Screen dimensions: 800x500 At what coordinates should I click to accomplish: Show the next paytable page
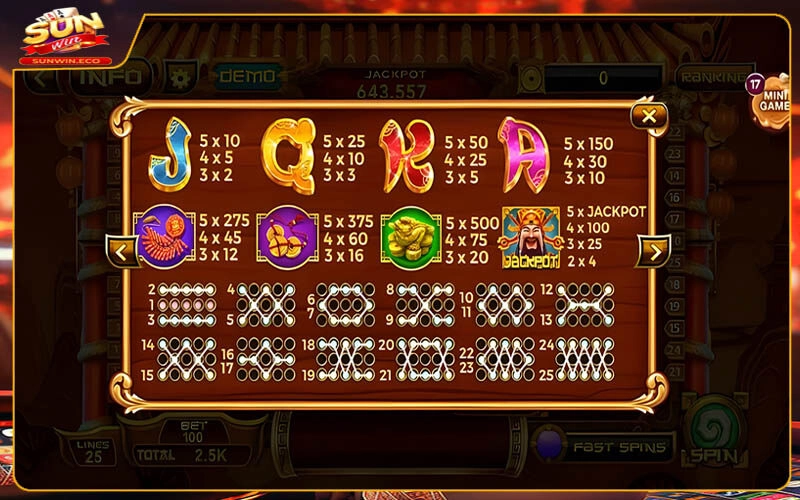click(653, 250)
